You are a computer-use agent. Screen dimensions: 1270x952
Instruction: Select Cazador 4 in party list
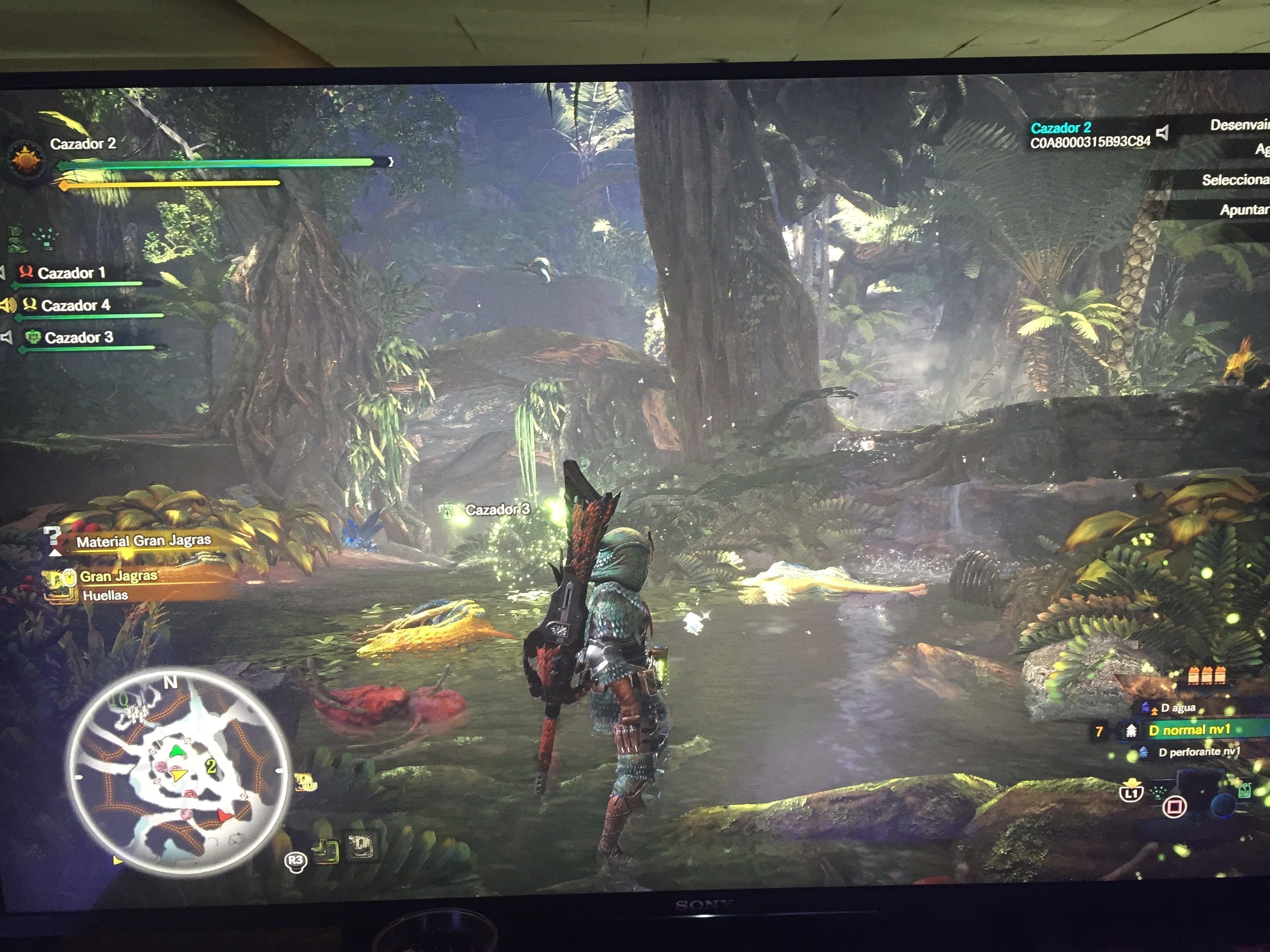[x=75, y=305]
